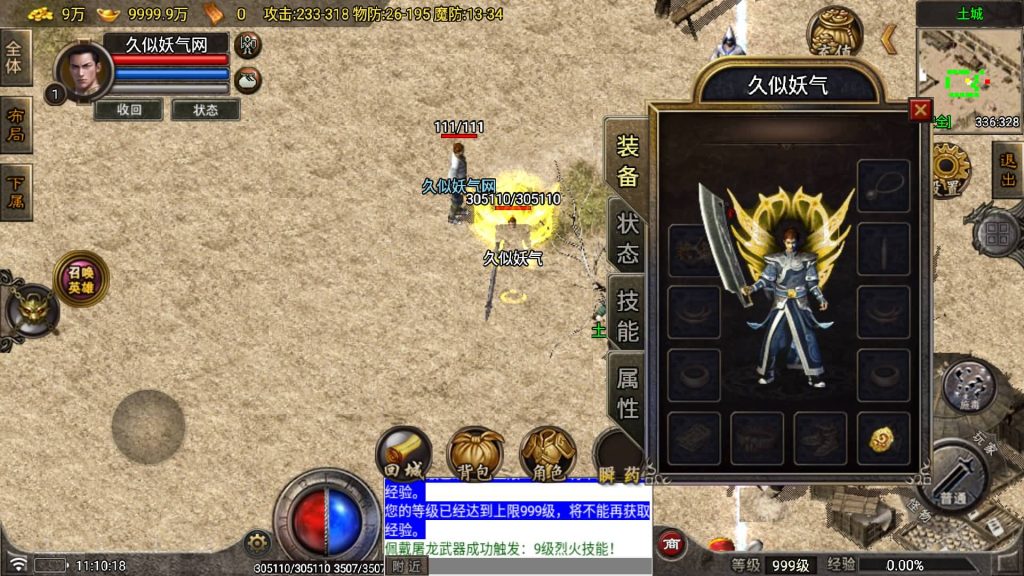Open the 商 shop button

[671, 543]
